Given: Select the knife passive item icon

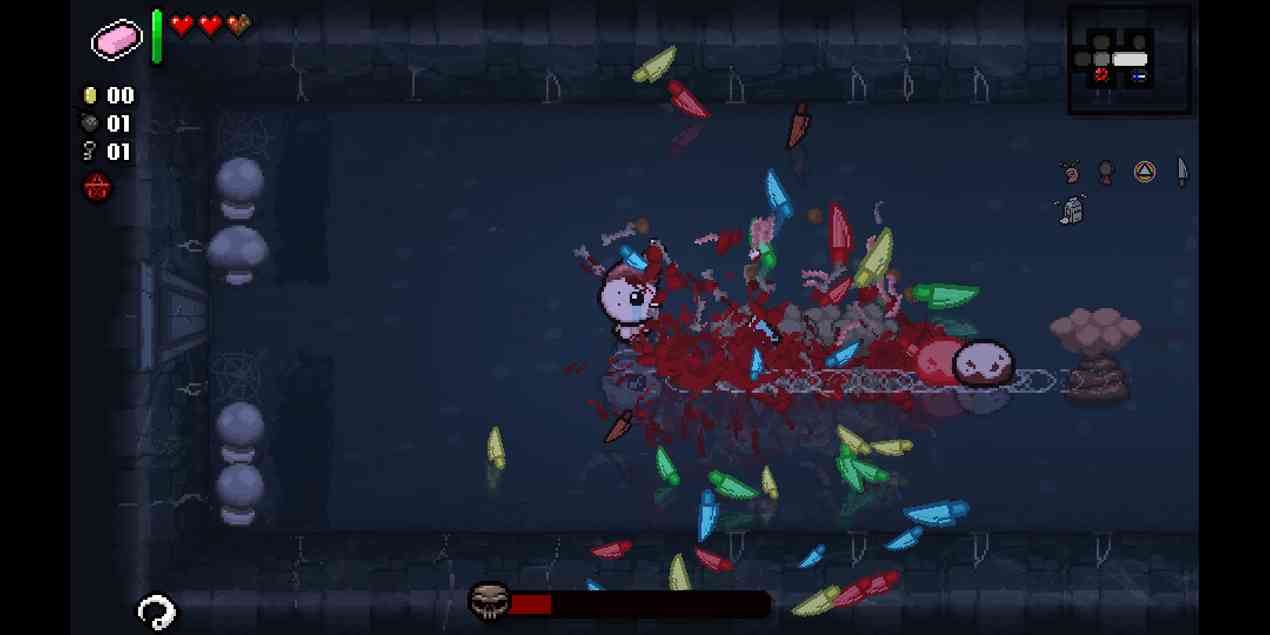Looking at the screenshot, I should [x=1182, y=172].
